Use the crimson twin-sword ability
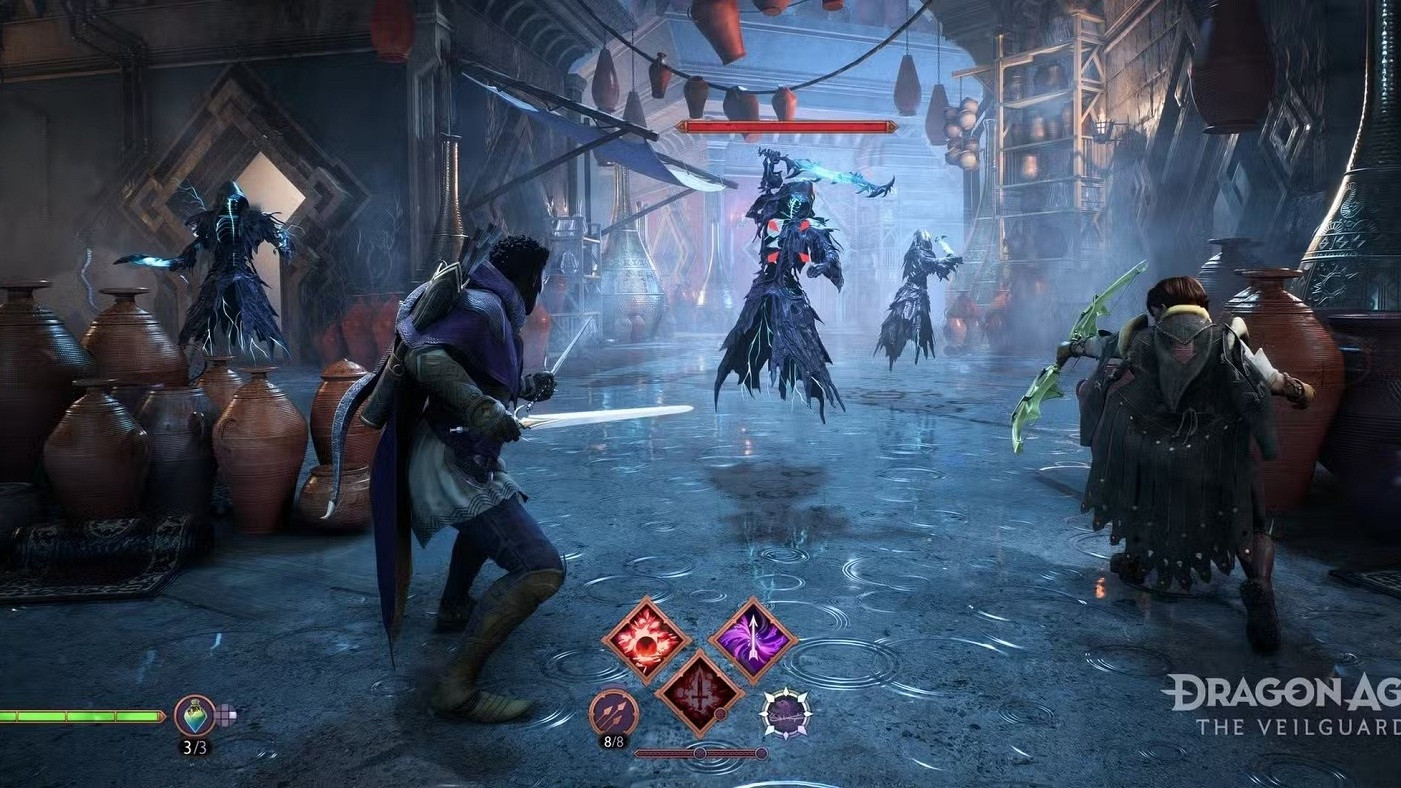This screenshot has width=1401, height=788. click(699, 693)
